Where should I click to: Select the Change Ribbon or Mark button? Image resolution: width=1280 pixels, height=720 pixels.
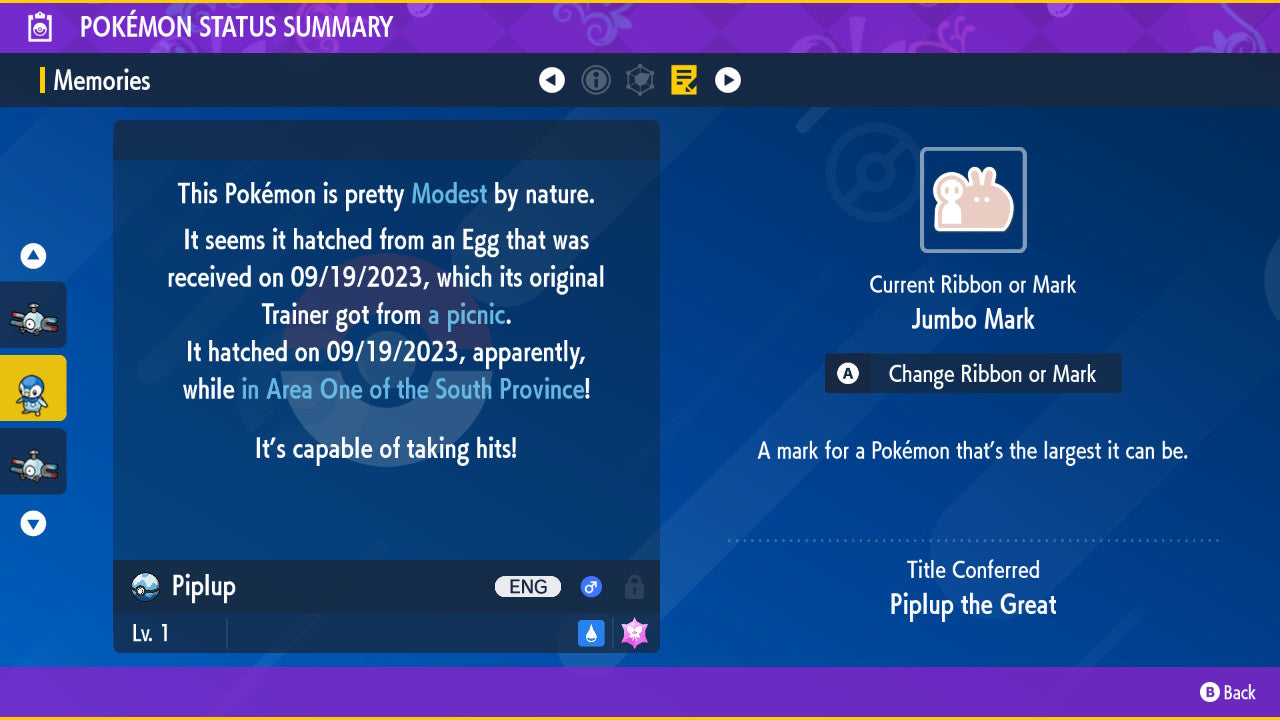[973, 374]
